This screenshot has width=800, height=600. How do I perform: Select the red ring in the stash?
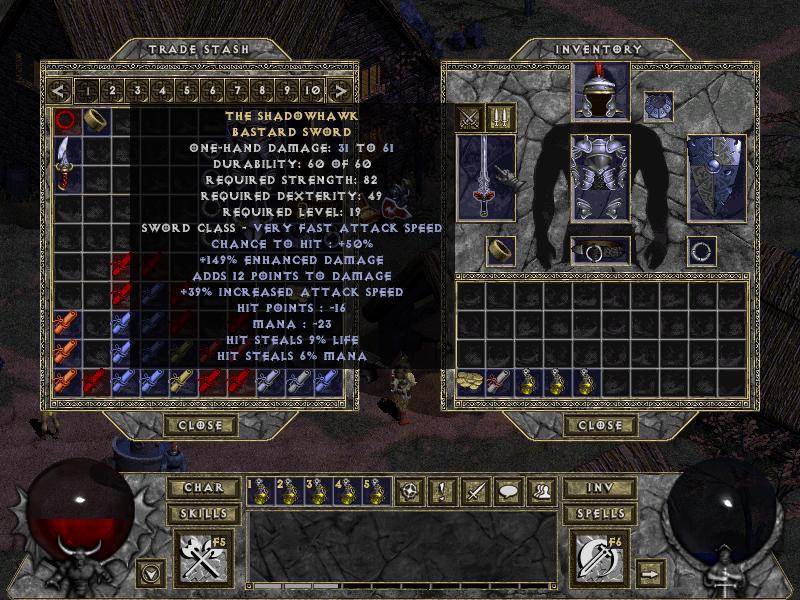click(x=67, y=122)
